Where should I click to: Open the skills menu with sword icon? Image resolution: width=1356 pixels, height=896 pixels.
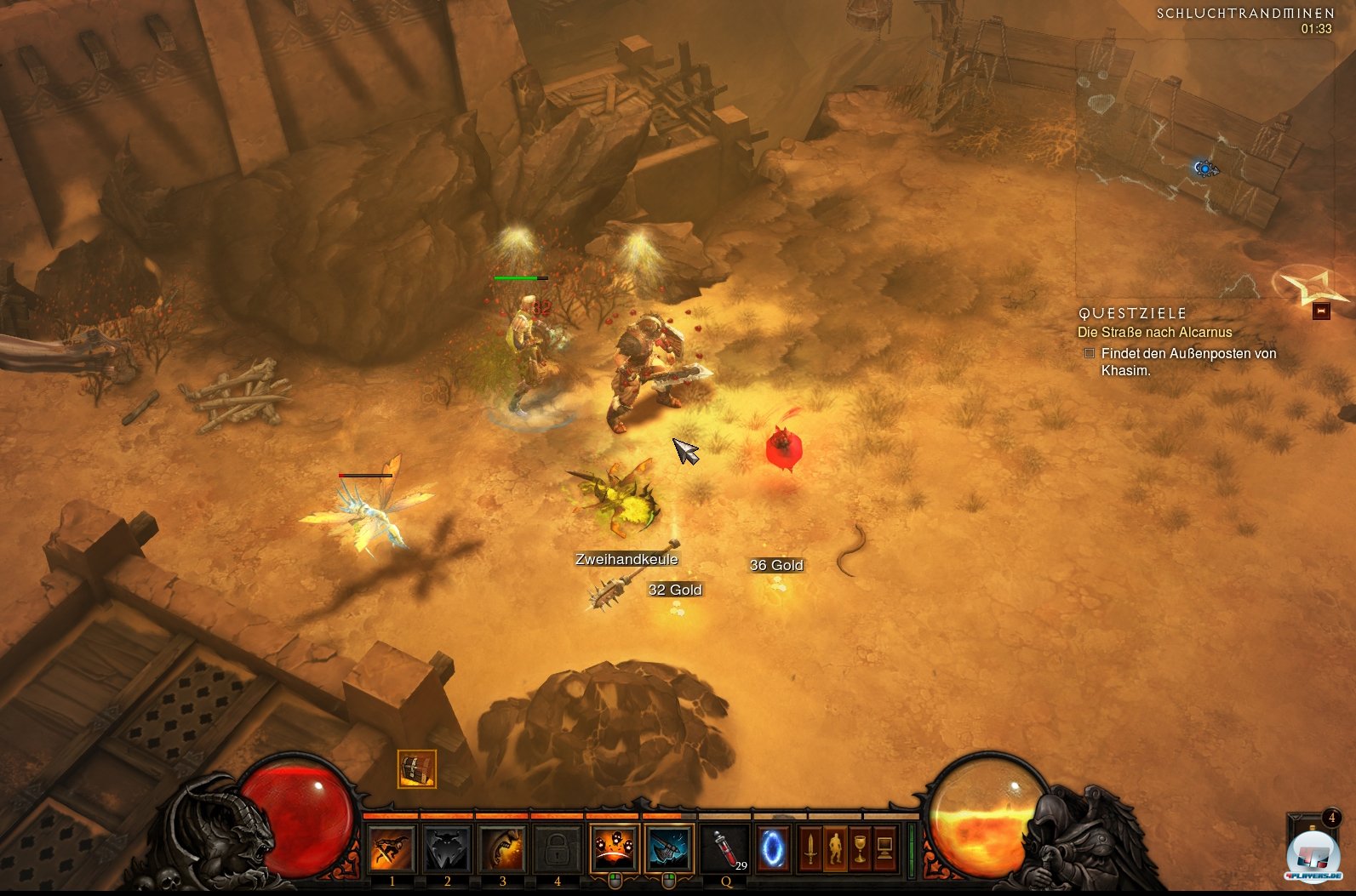pyautogui.click(x=810, y=848)
